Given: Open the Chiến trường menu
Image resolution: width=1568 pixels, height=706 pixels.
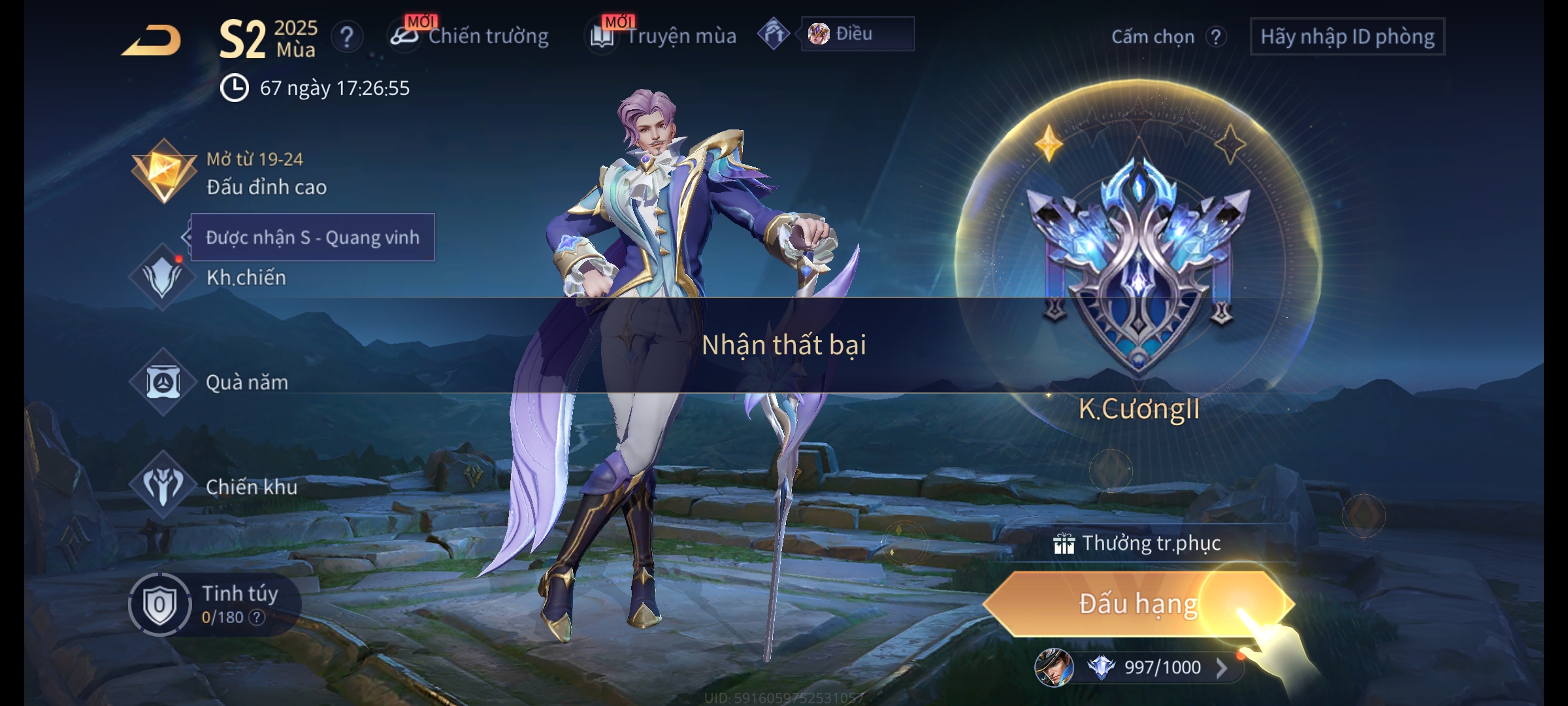Looking at the screenshot, I should pos(470,36).
